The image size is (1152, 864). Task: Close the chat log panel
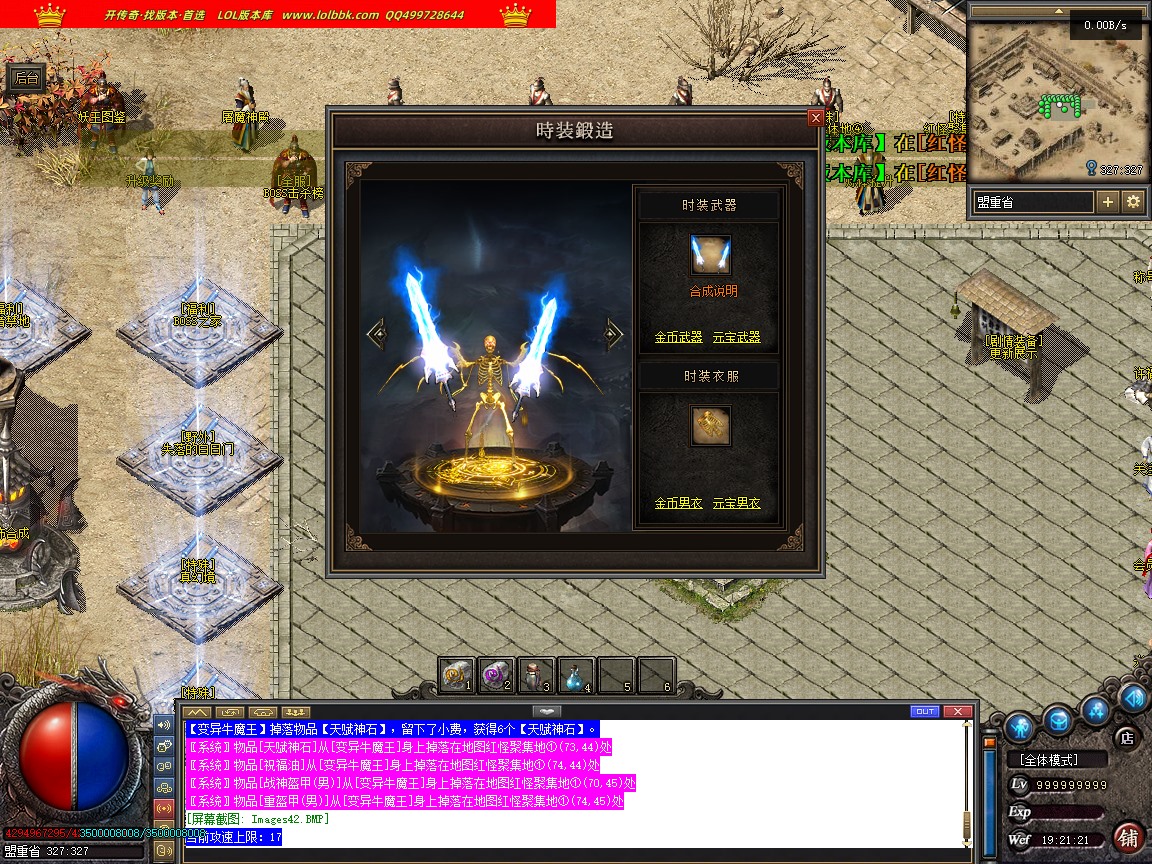[958, 711]
